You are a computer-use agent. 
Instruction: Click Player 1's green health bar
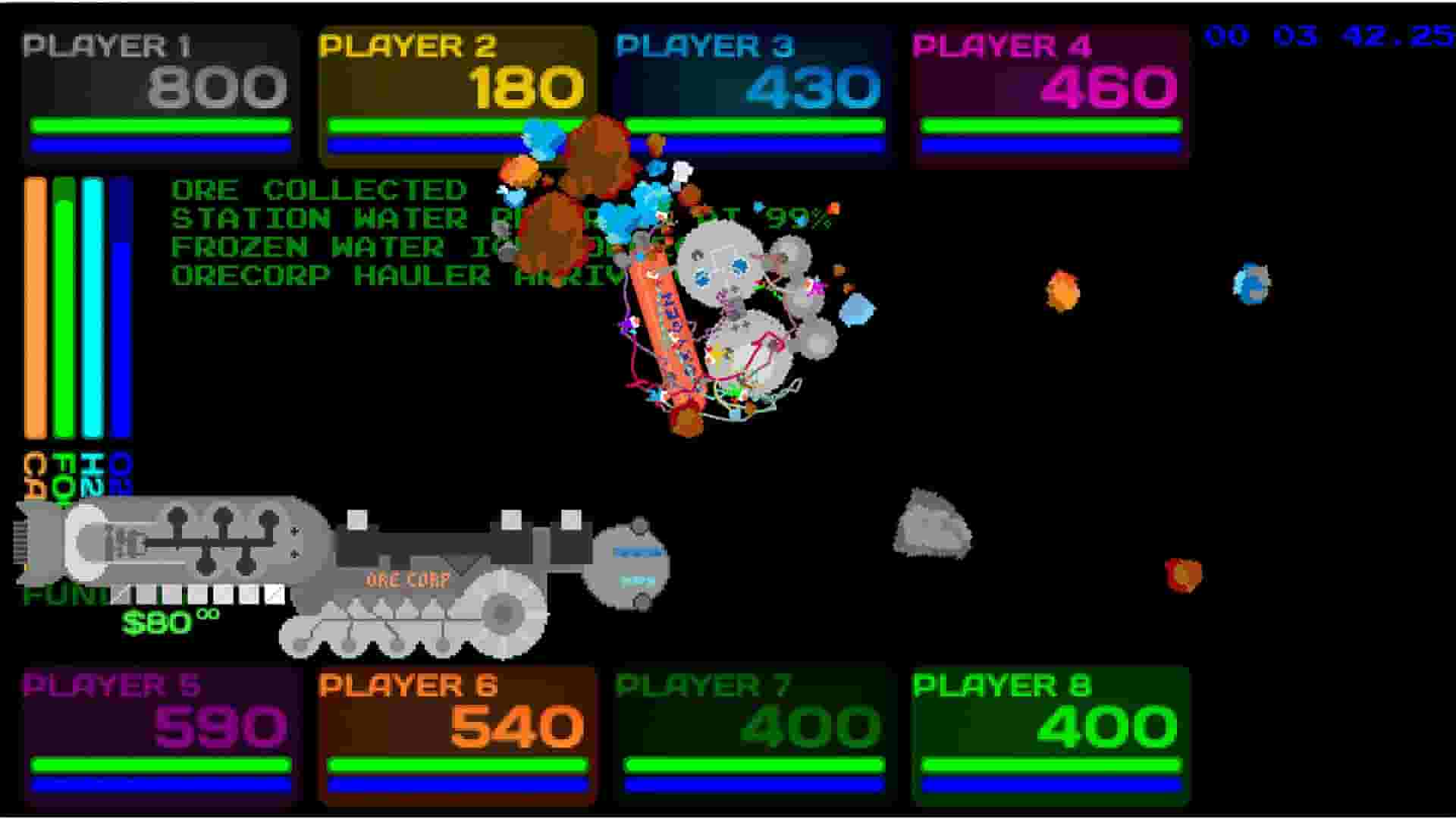tap(159, 124)
